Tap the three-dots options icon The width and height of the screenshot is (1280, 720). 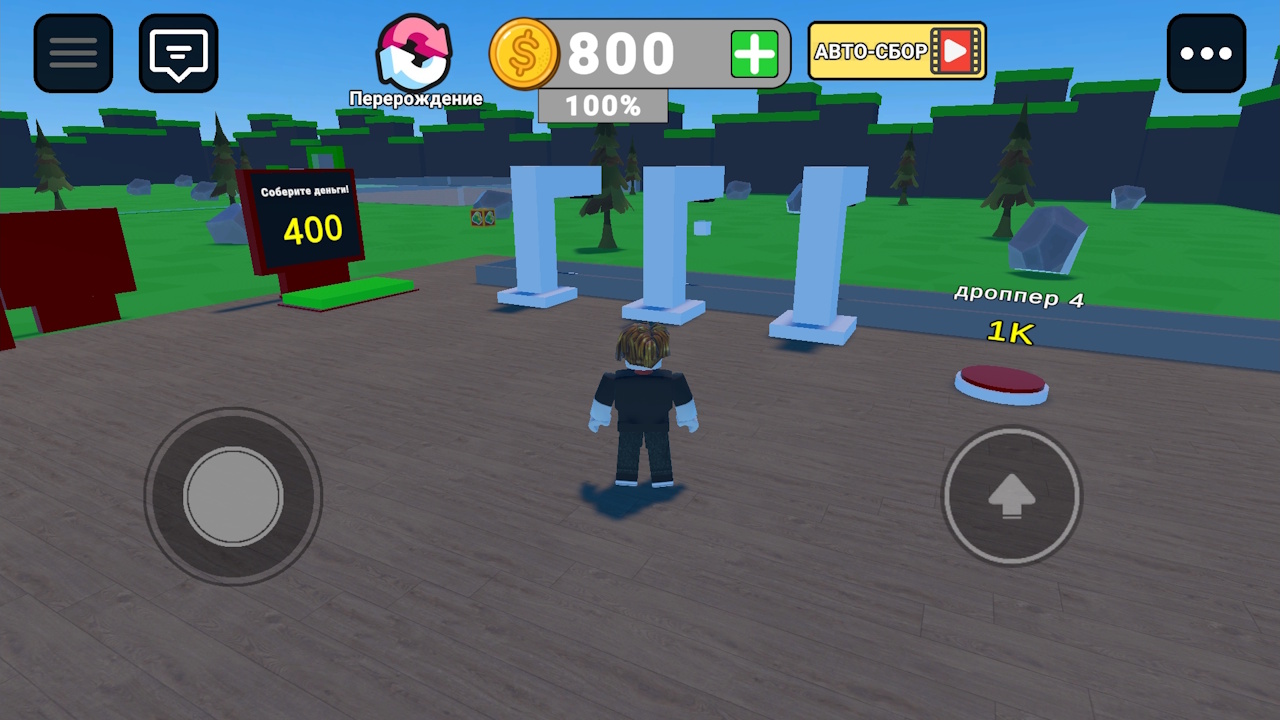click(x=1207, y=52)
